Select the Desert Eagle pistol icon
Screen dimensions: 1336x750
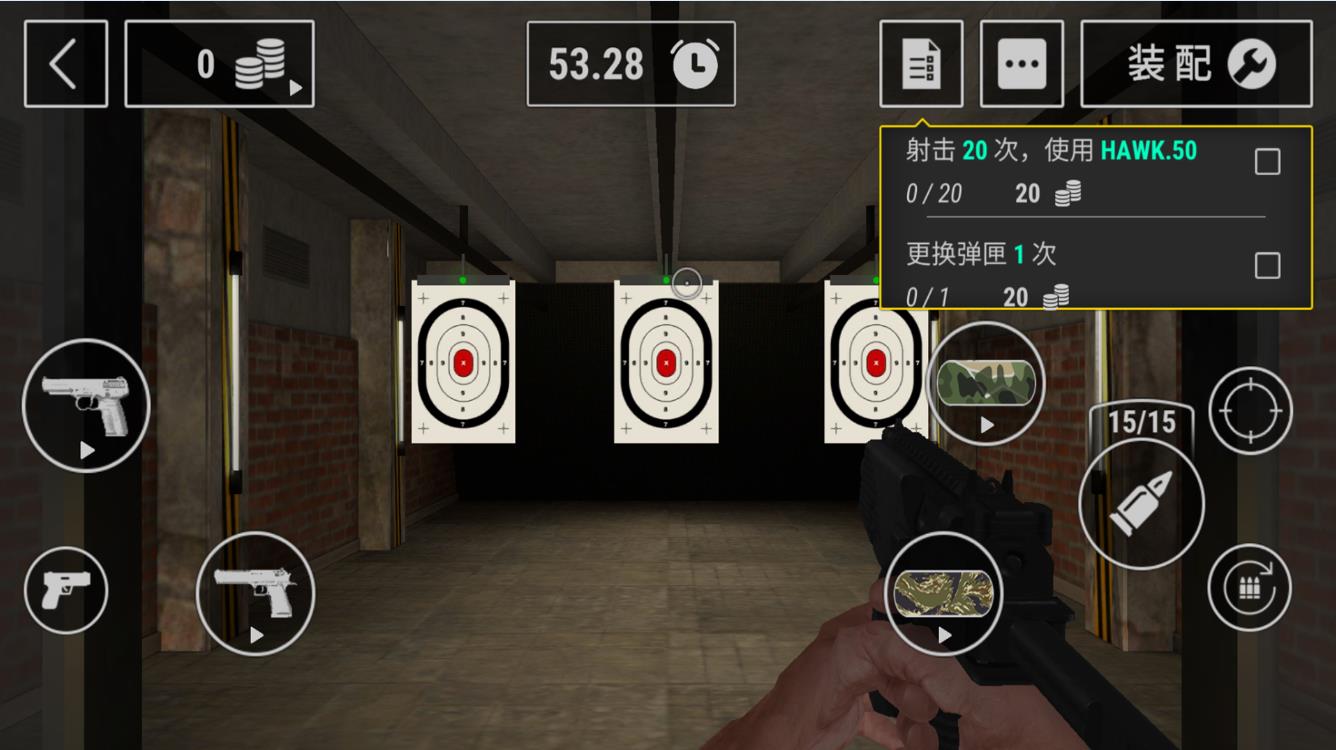(253, 594)
